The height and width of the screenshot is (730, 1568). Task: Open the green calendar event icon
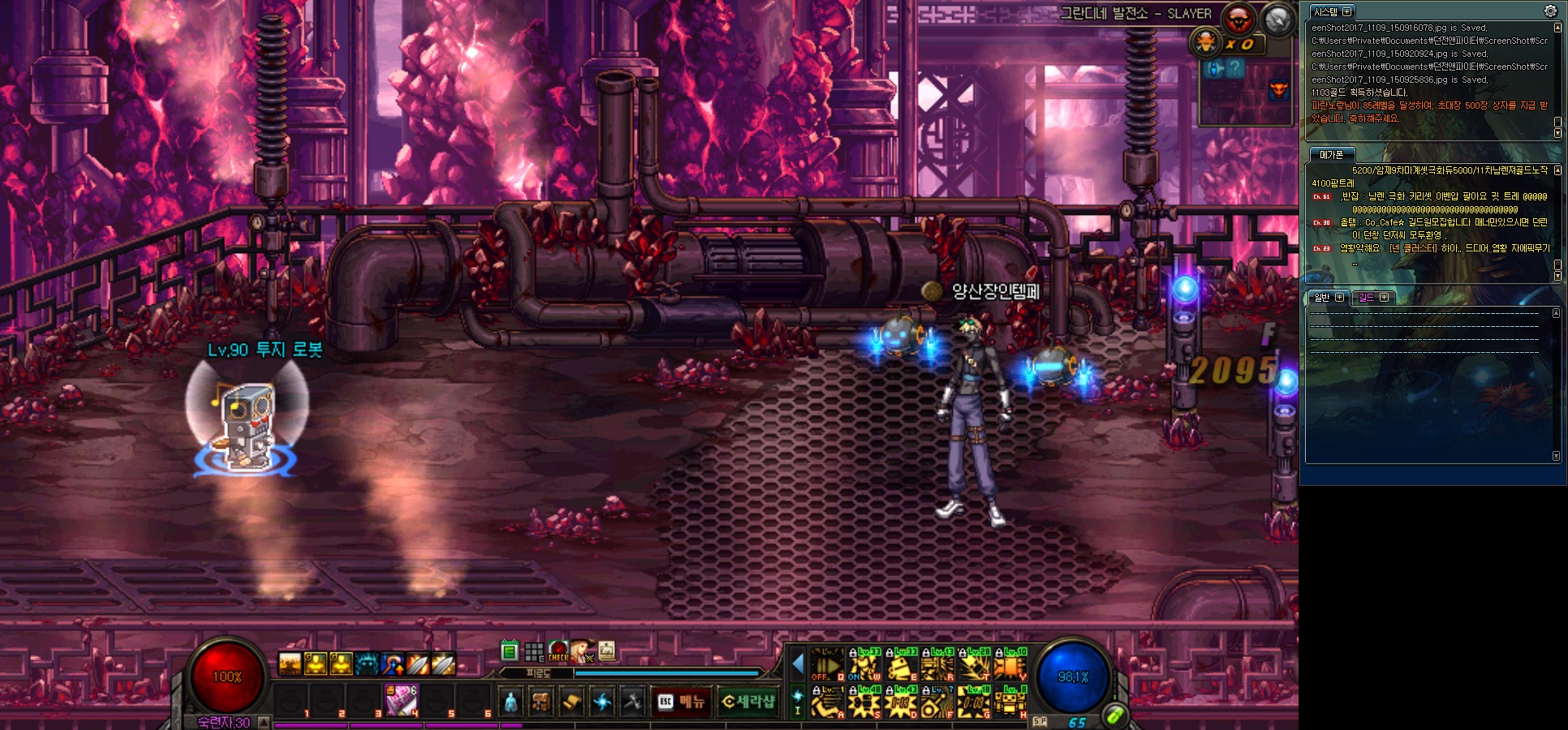(x=510, y=651)
